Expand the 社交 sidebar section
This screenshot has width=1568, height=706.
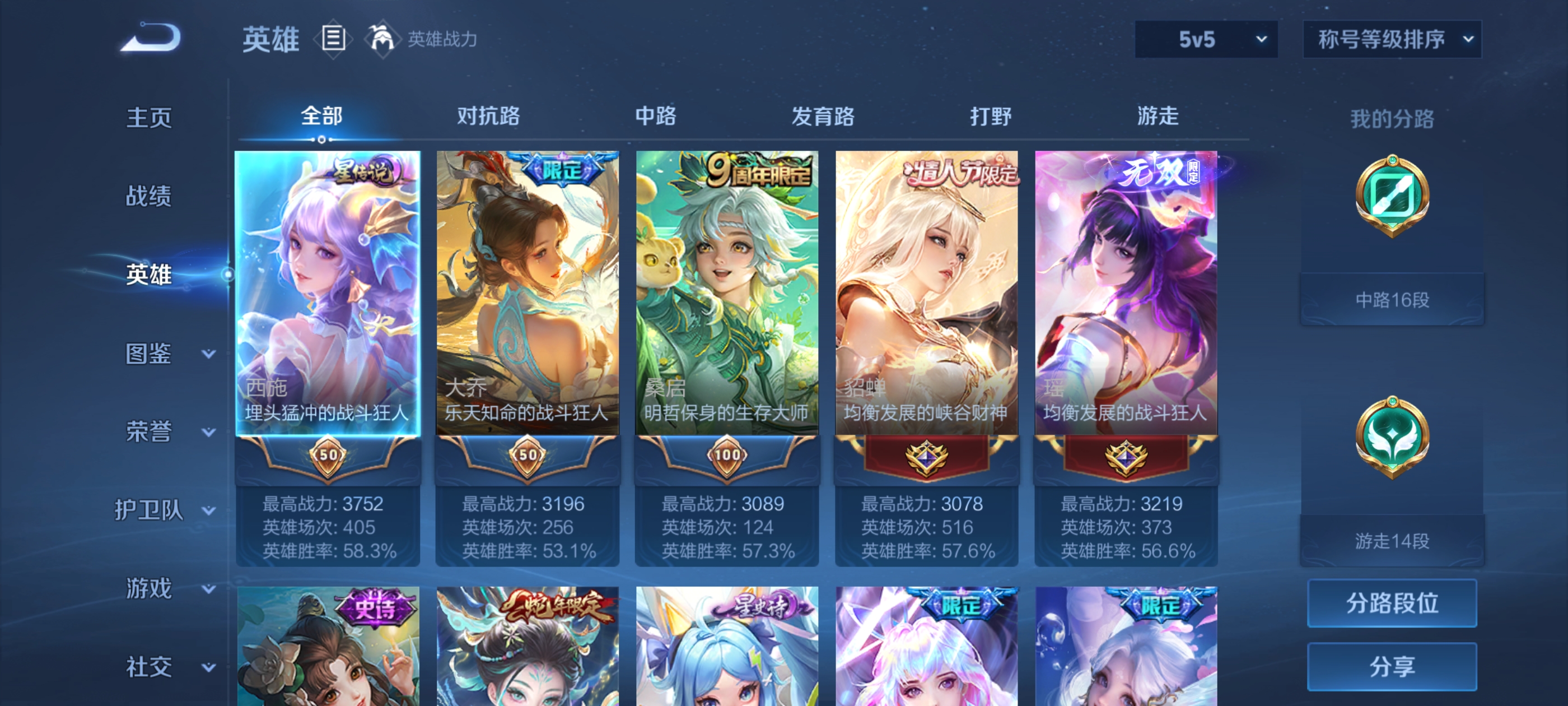pyautogui.click(x=163, y=667)
